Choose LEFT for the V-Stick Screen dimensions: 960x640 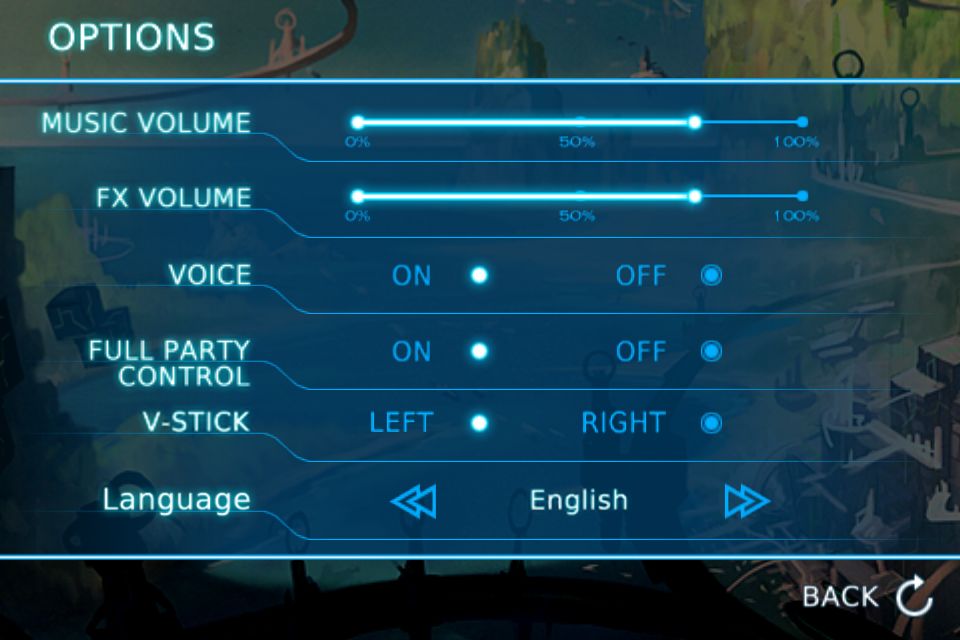pyautogui.click(x=479, y=423)
